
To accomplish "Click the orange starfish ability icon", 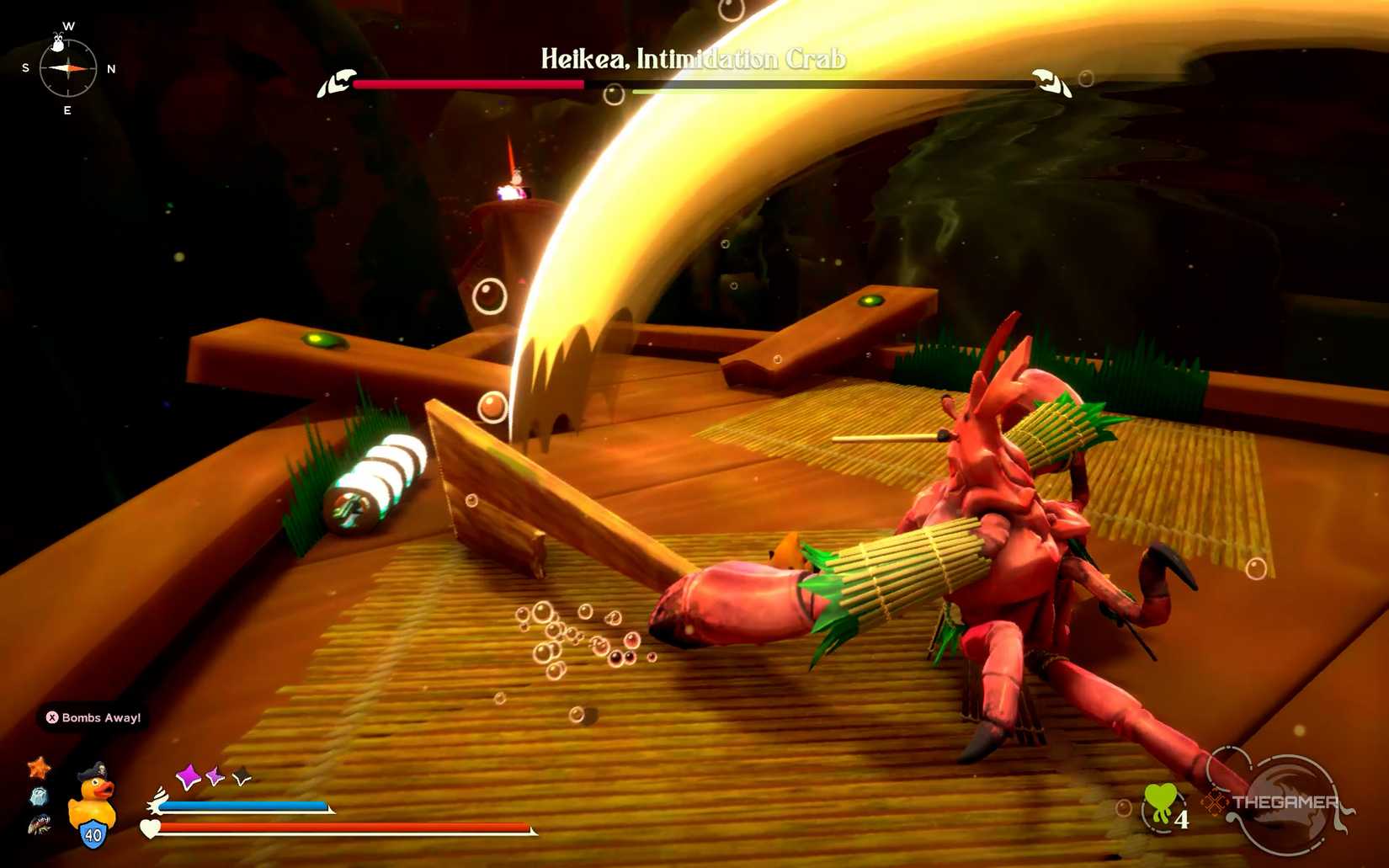I will pos(40,768).
